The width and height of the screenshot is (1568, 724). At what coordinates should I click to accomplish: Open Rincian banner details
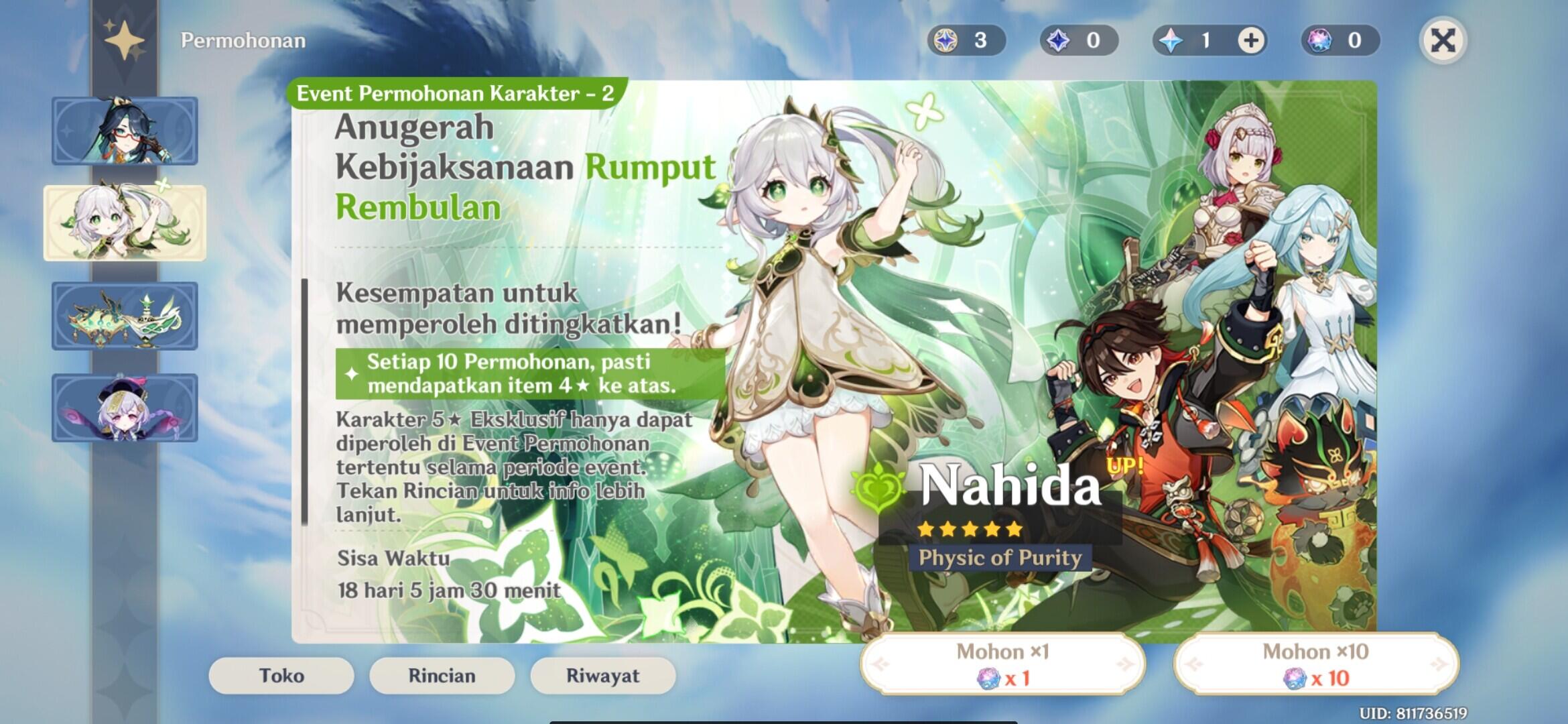point(442,676)
